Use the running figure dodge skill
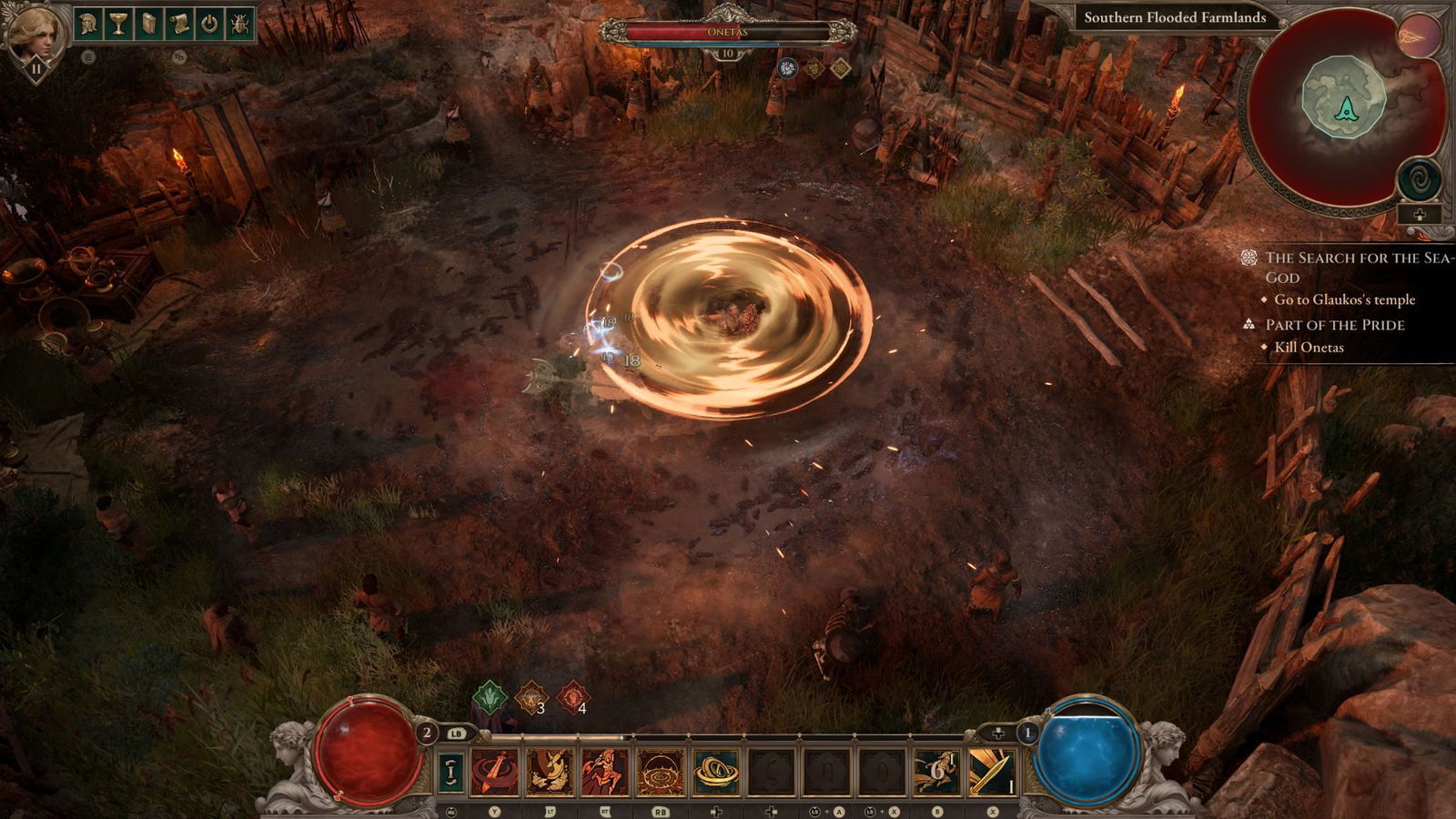The height and width of the screenshot is (819, 1456). (936, 772)
